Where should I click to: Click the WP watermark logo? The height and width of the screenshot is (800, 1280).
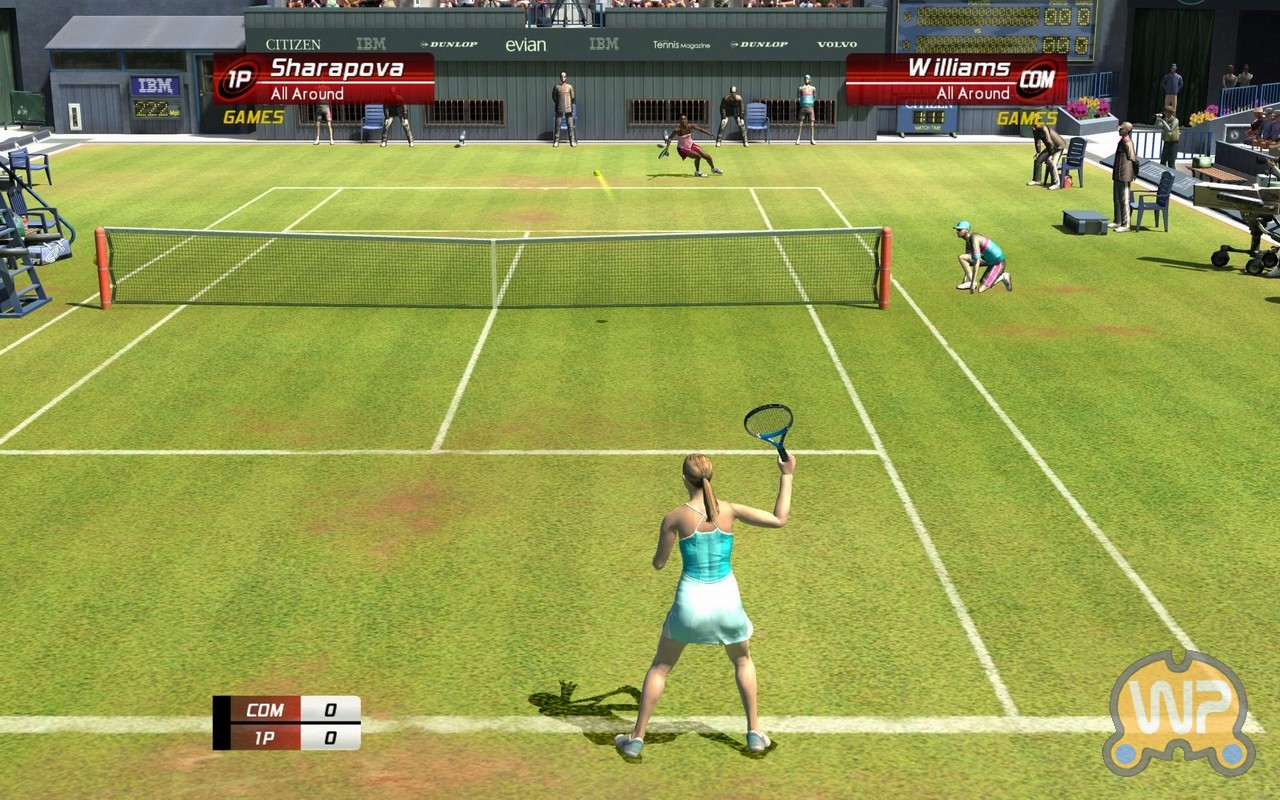(x=1179, y=713)
